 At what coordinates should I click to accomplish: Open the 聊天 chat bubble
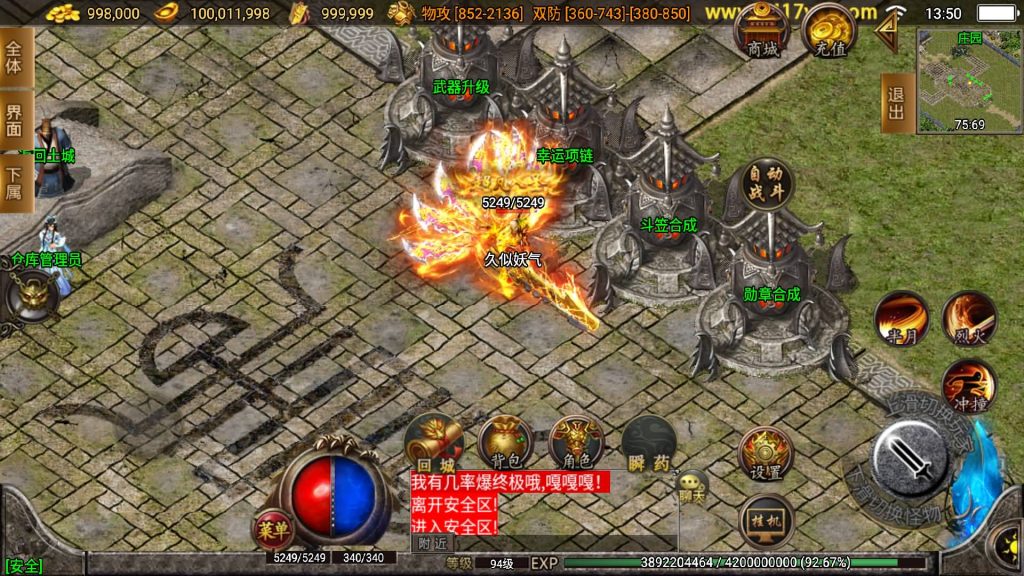(x=691, y=485)
